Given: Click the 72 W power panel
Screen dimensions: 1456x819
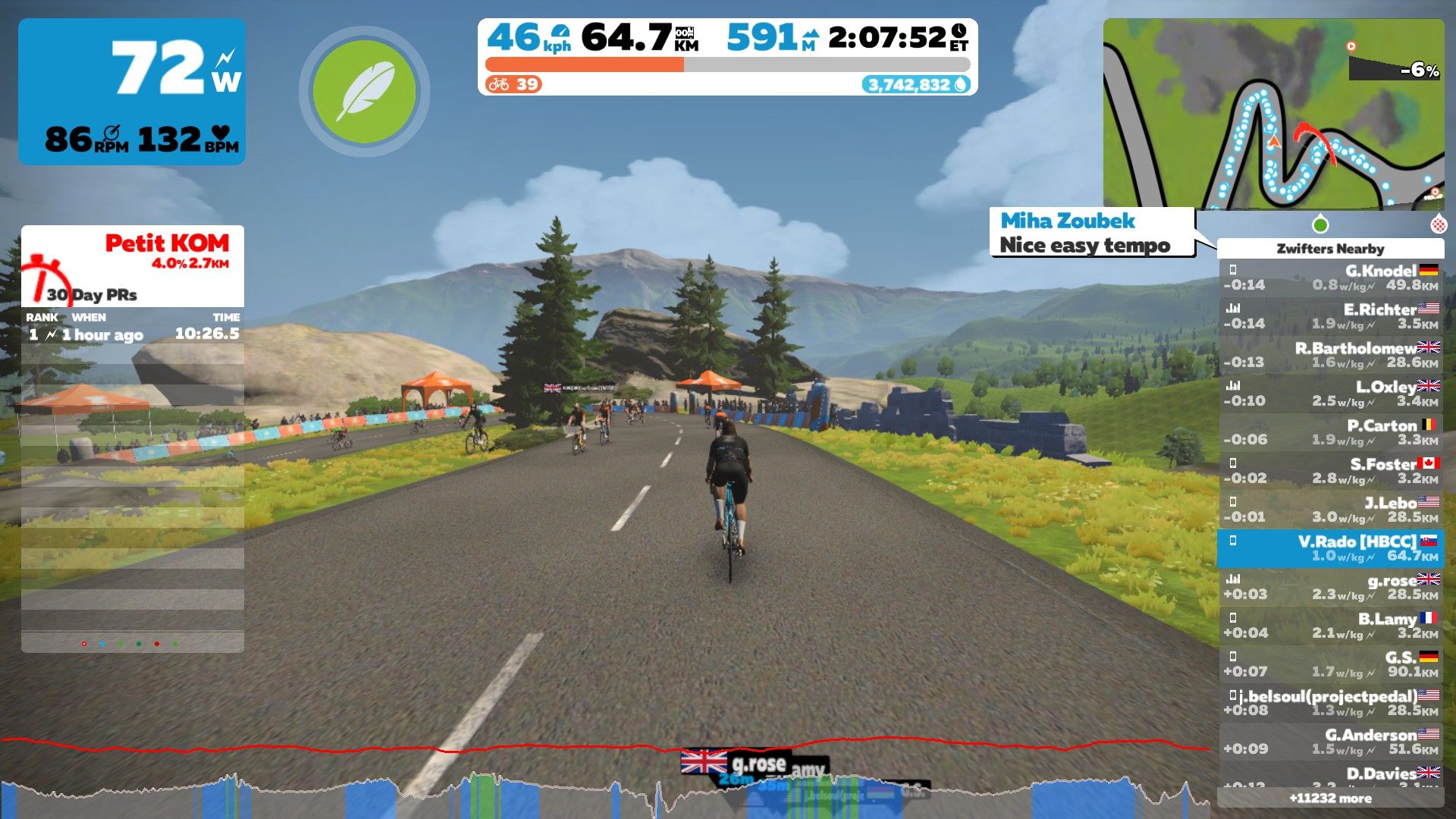Looking at the screenshot, I should pos(132,92).
